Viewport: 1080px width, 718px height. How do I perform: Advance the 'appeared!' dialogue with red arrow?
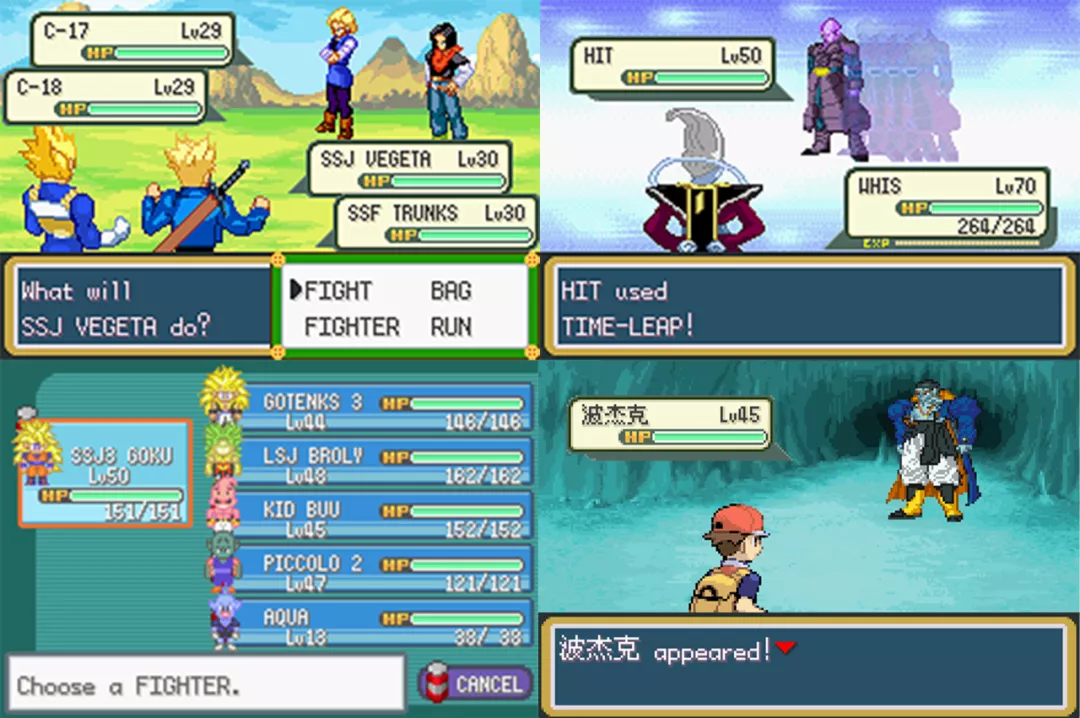[786, 648]
